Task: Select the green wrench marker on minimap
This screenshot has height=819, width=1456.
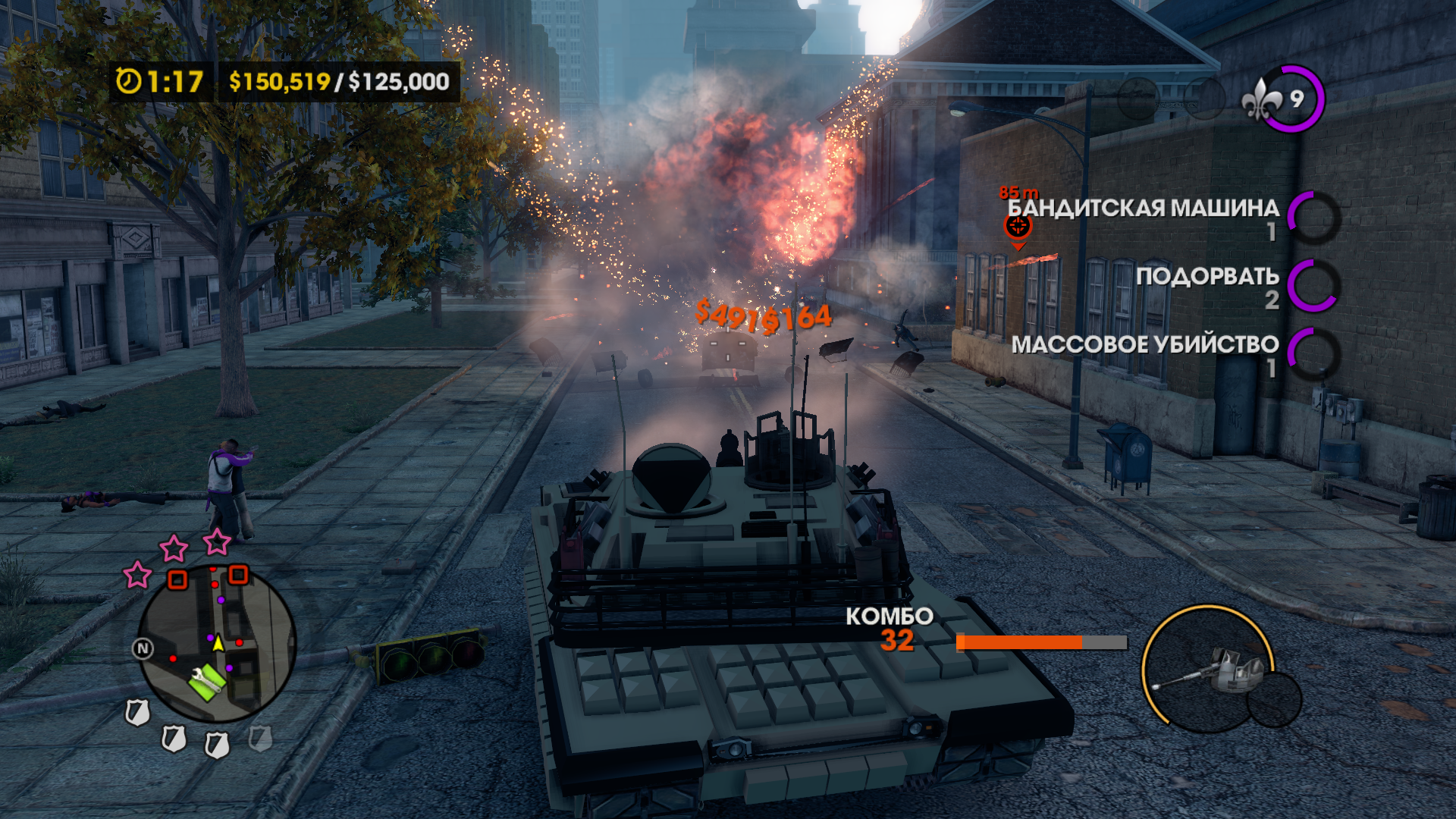Action: (x=205, y=682)
